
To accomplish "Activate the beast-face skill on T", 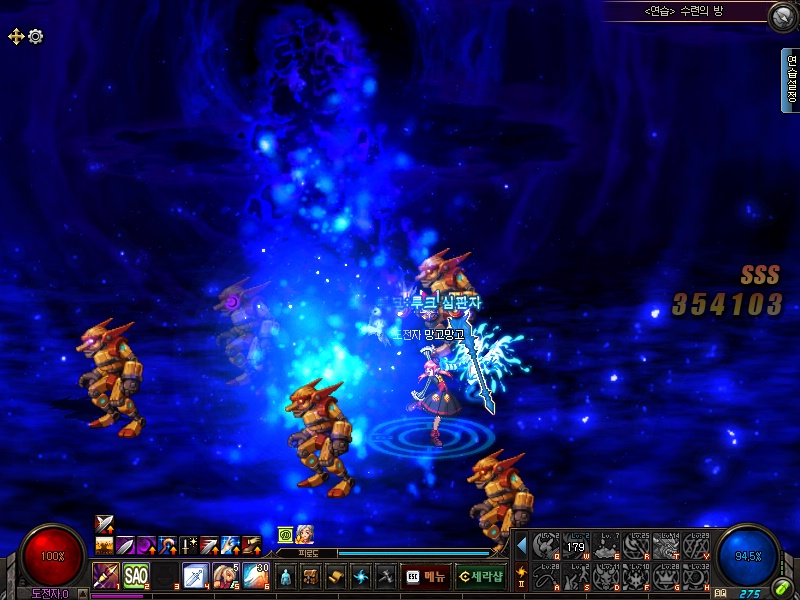I will (665, 546).
